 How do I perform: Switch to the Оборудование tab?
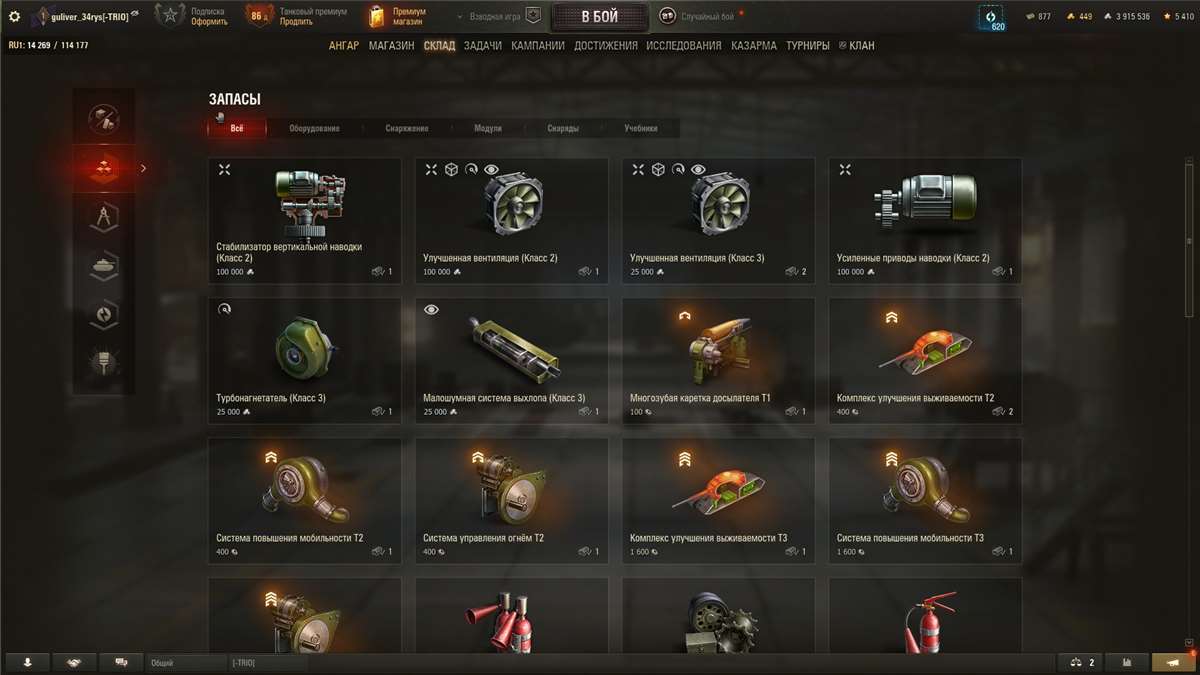tap(314, 128)
